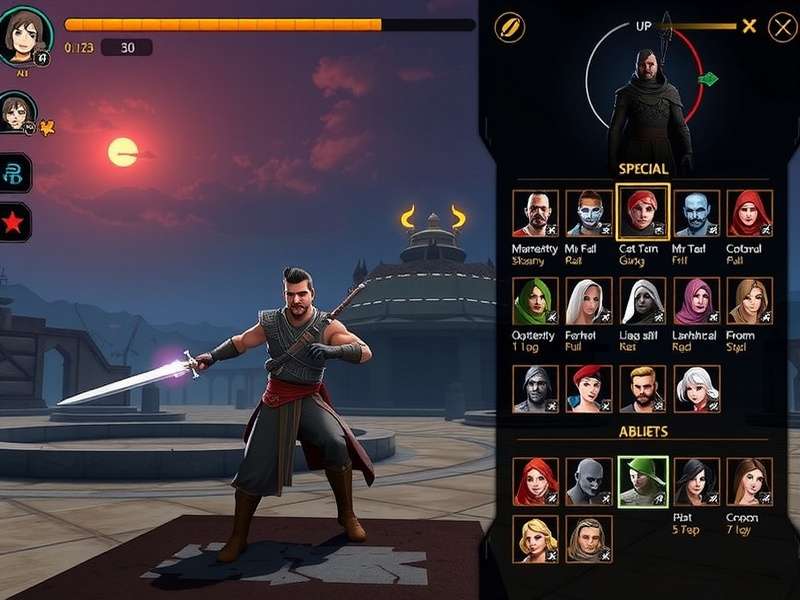Screen dimensions: 800x600
Task: Select the Cotarul red-hooded portrait
Action: [x=749, y=213]
